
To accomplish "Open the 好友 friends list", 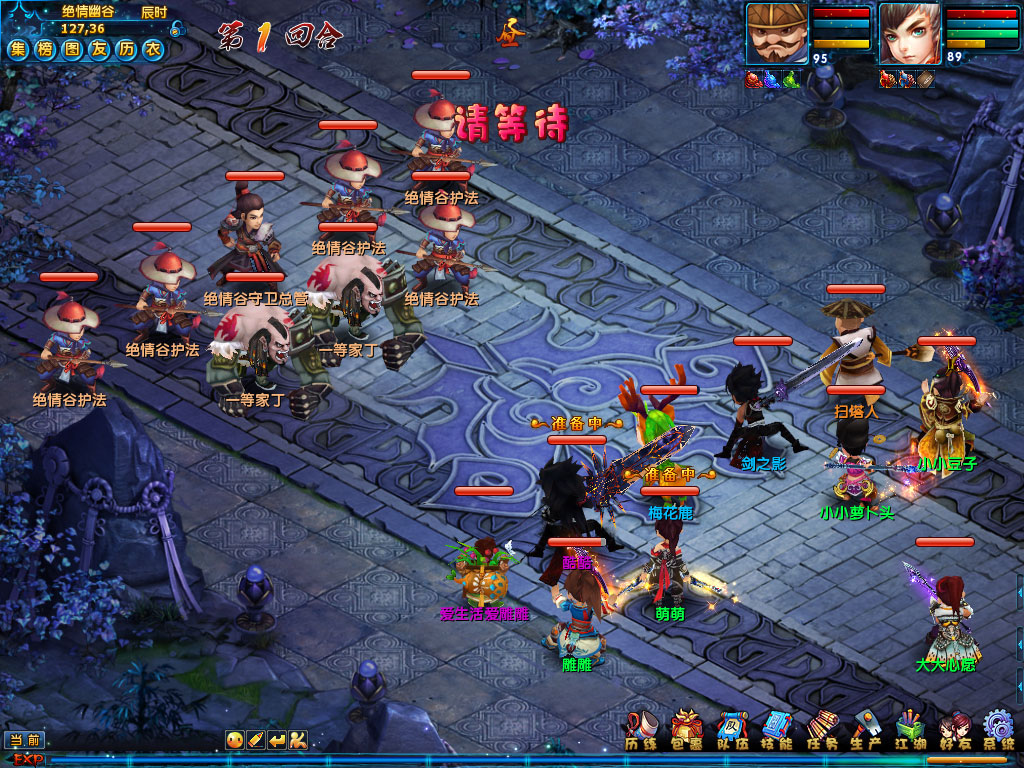I will point(955,729).
